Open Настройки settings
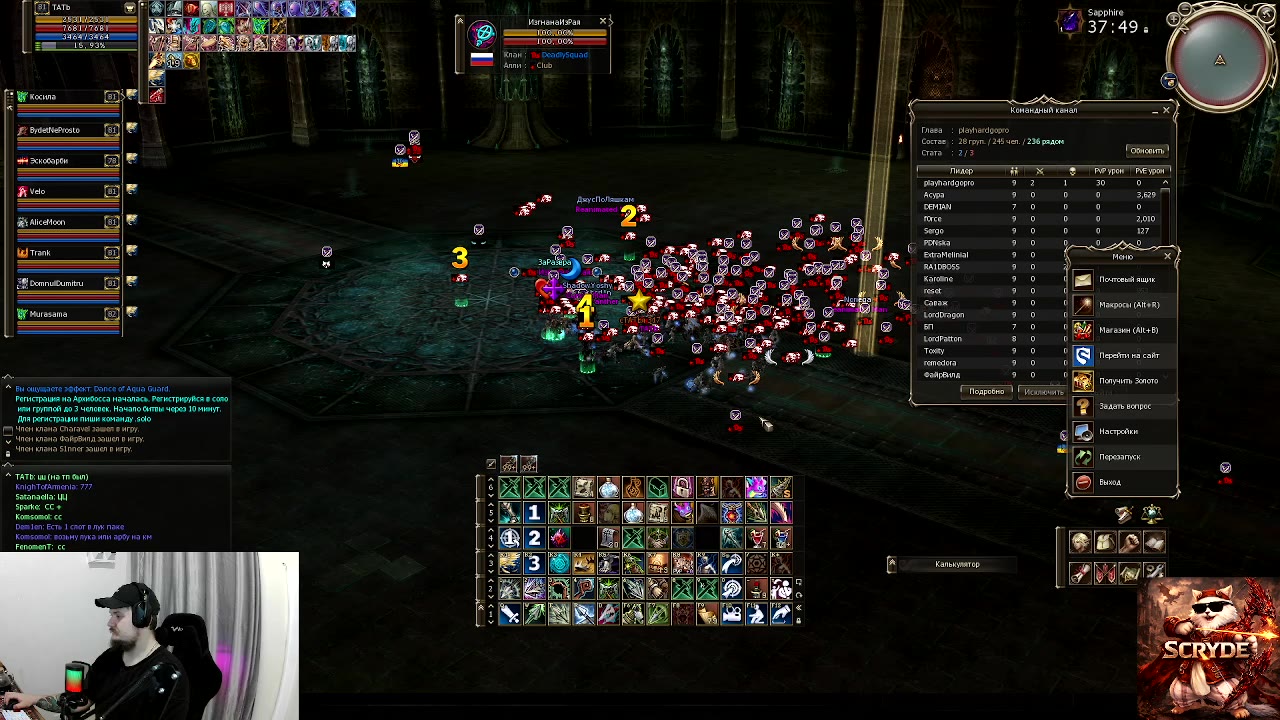The width and height of the screenshot is (1280, 720). (1118, 432)
